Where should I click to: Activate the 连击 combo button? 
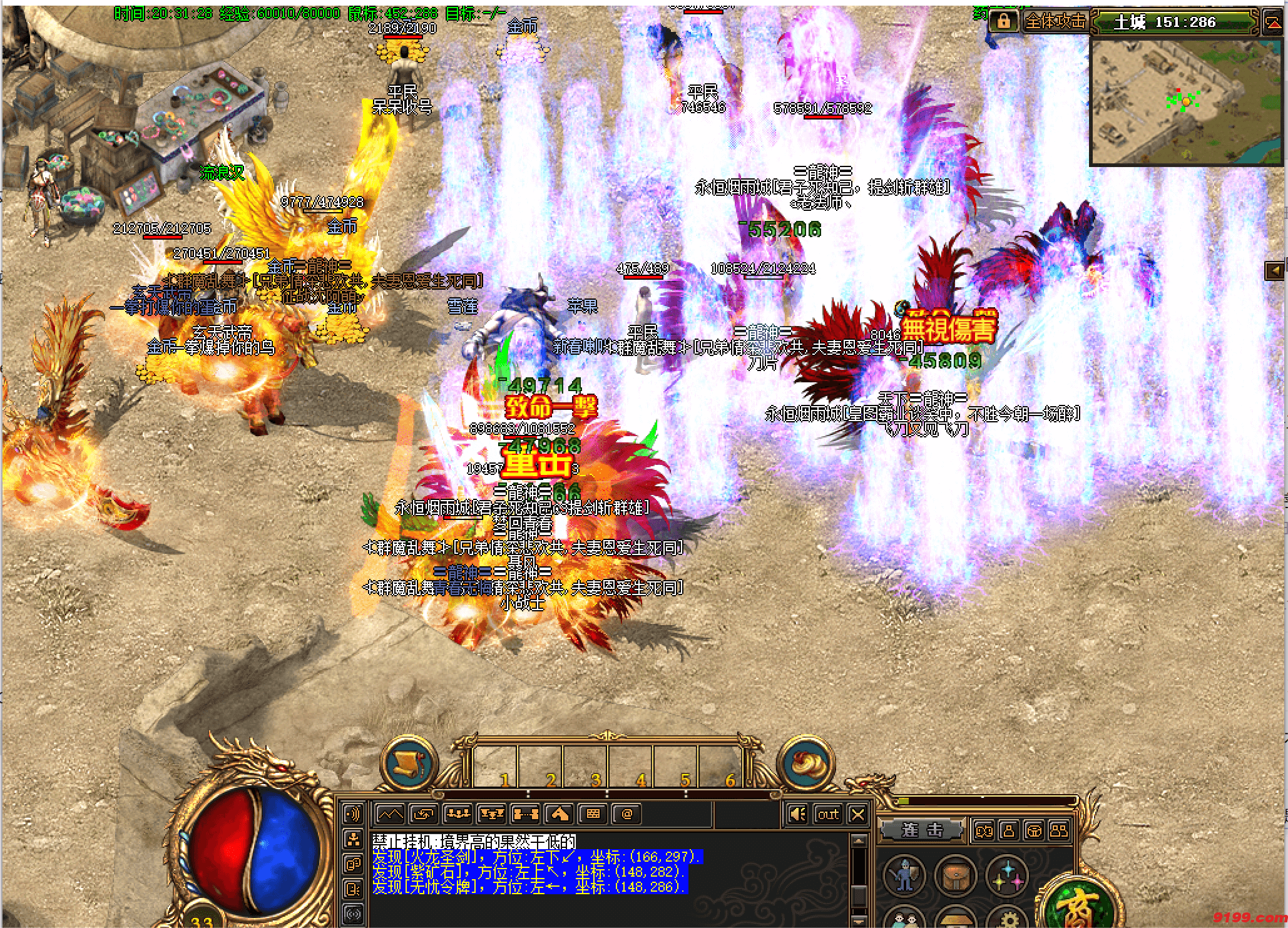(x=922, y=830)
